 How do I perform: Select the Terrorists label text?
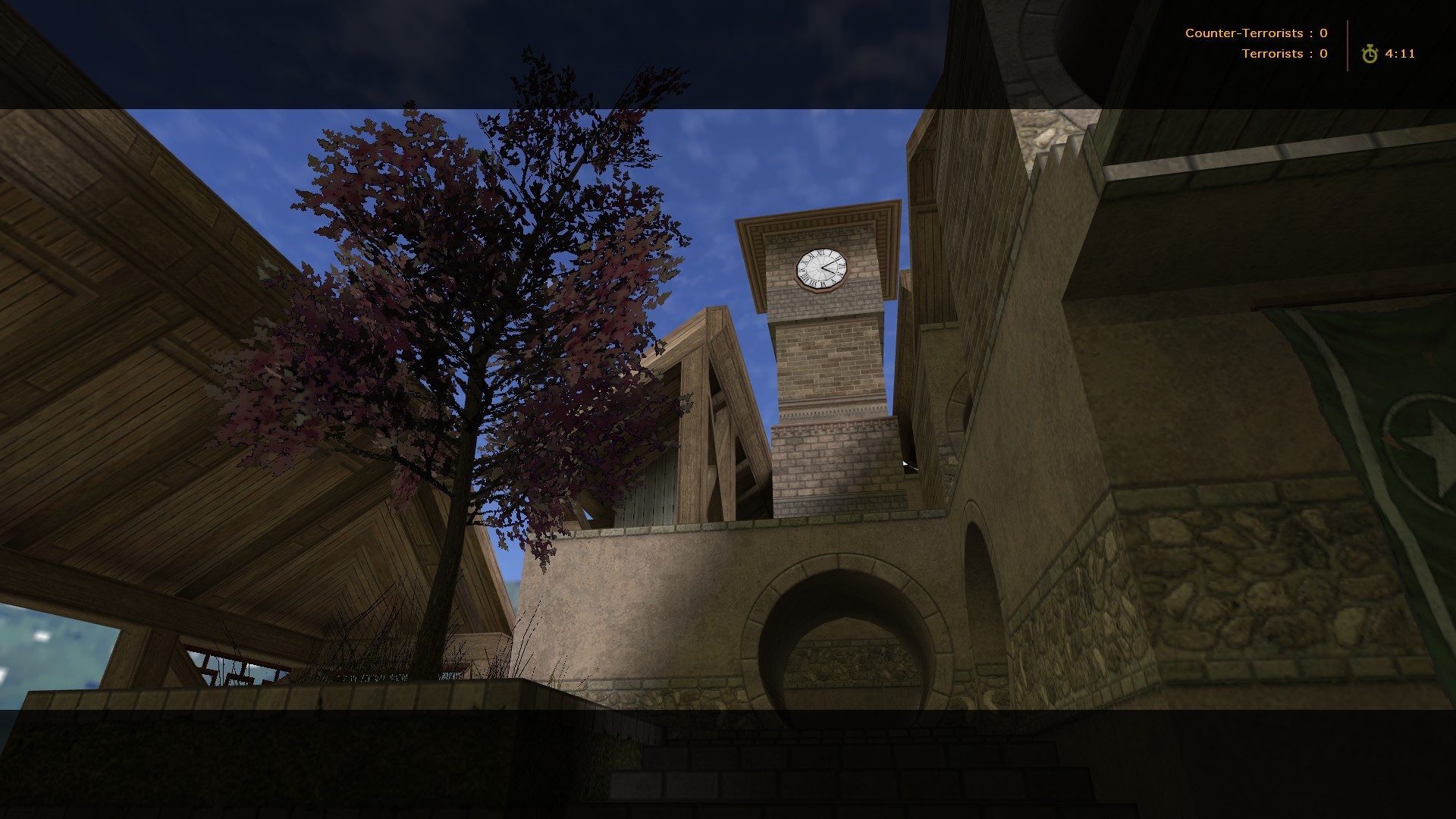pyautogui.click(x=1274, y=53)
